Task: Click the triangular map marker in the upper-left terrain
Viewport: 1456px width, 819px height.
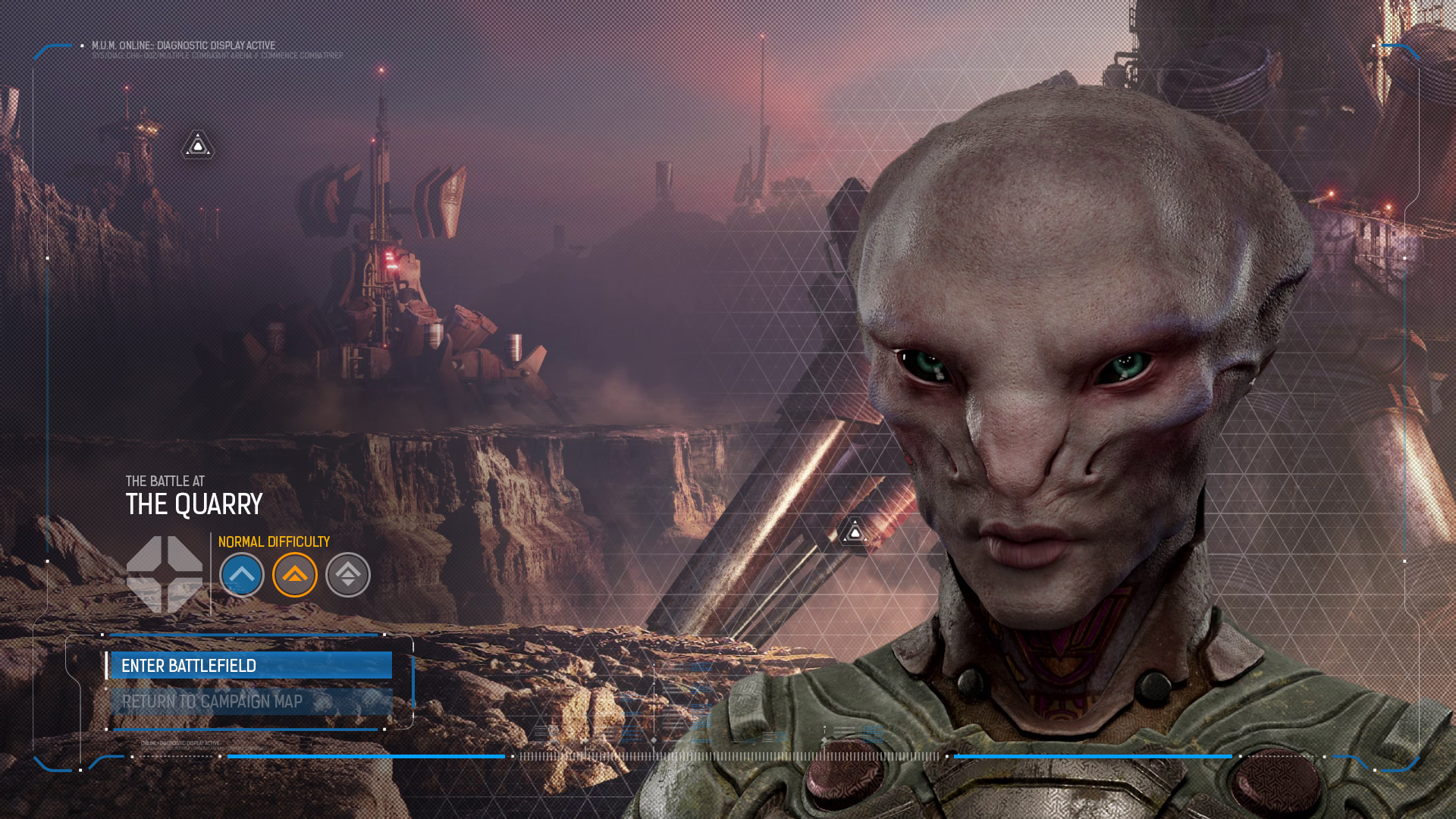Action: click(196, 145)
